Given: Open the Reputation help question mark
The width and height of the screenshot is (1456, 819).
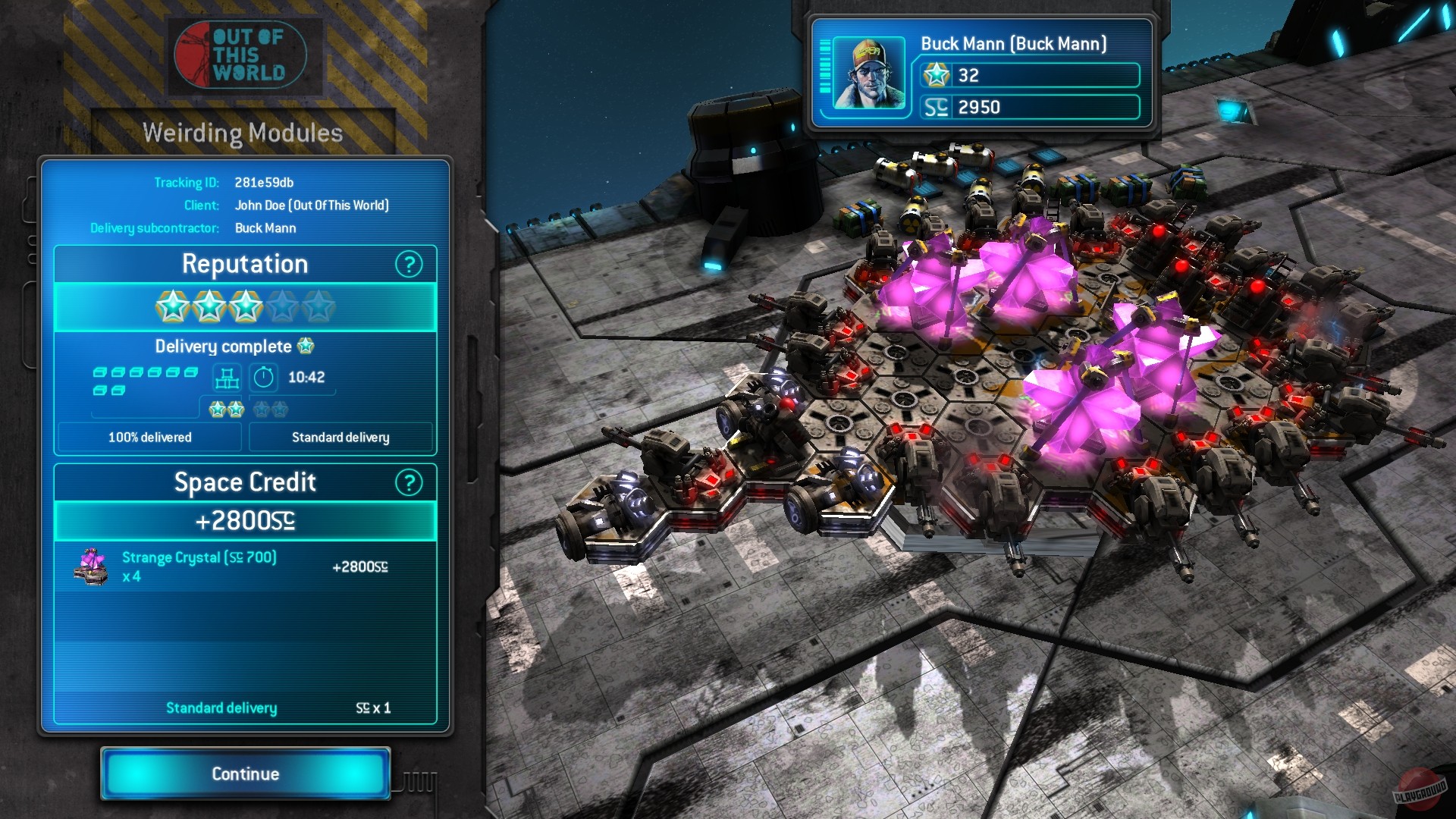Looking at the screenshot, I should [409, 265].
